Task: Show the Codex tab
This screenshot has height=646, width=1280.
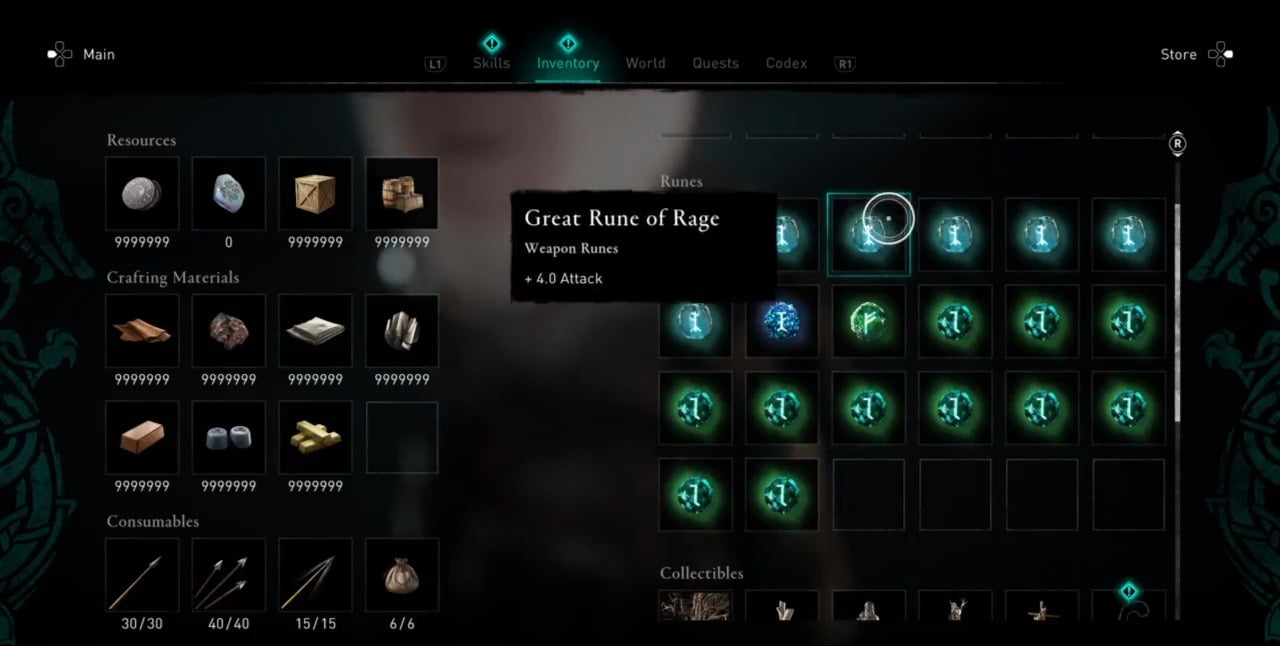Action: (786, 63)
